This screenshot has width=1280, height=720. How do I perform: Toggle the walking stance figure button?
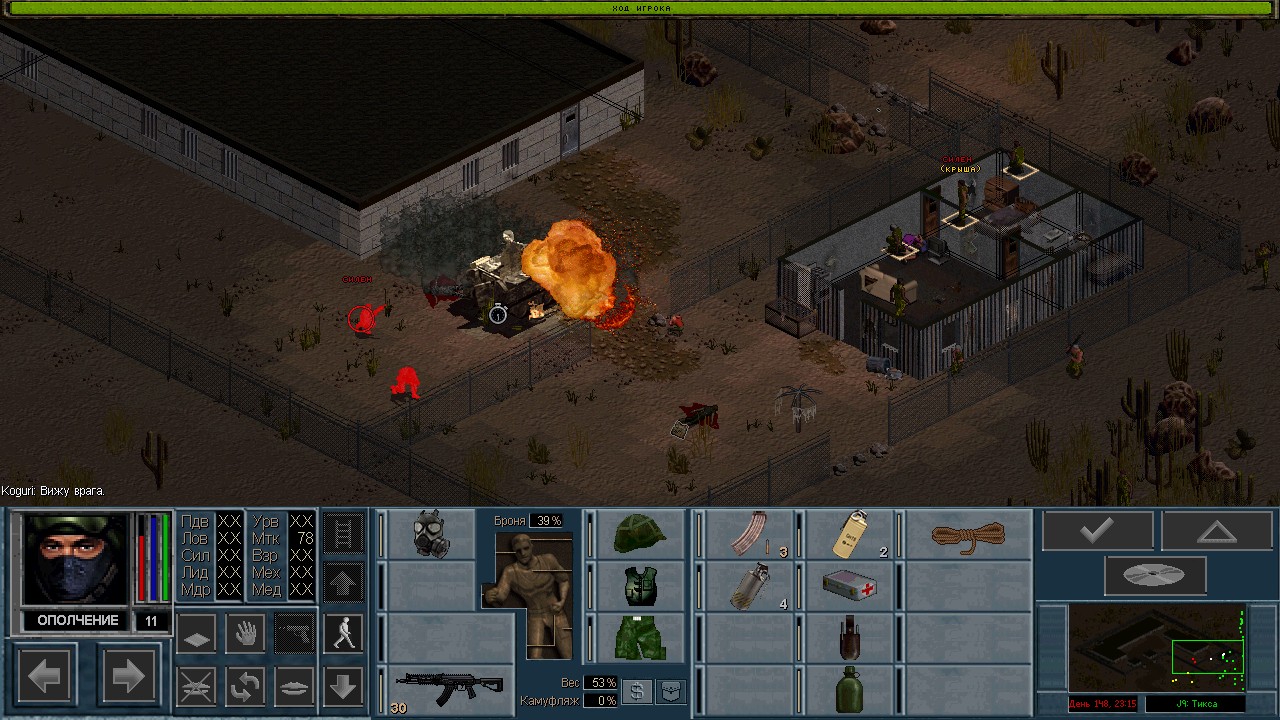point(343,633)
